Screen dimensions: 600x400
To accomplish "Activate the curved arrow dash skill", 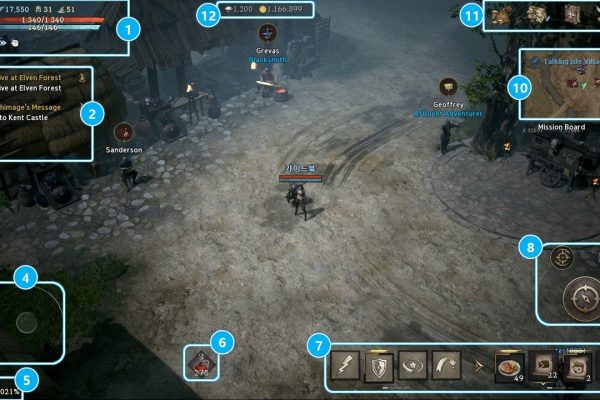I will click(444, 367).
